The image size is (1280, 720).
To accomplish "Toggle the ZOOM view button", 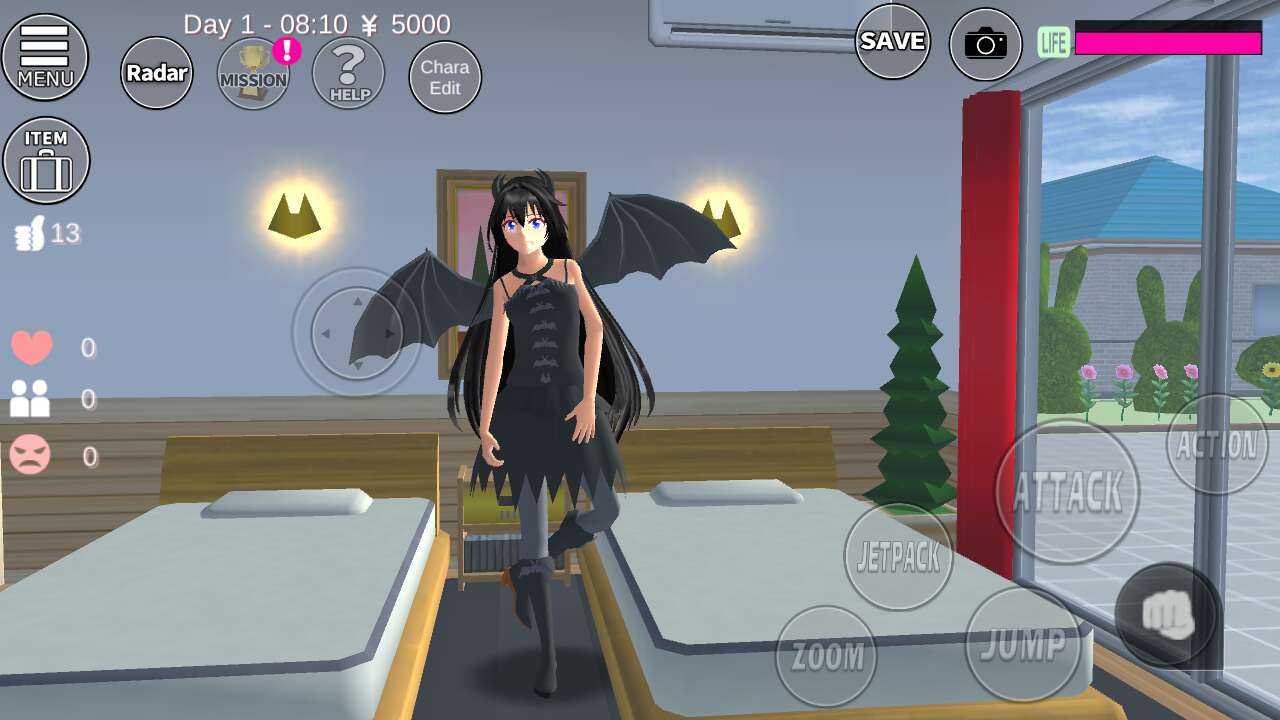I will [x=826, y=656].
